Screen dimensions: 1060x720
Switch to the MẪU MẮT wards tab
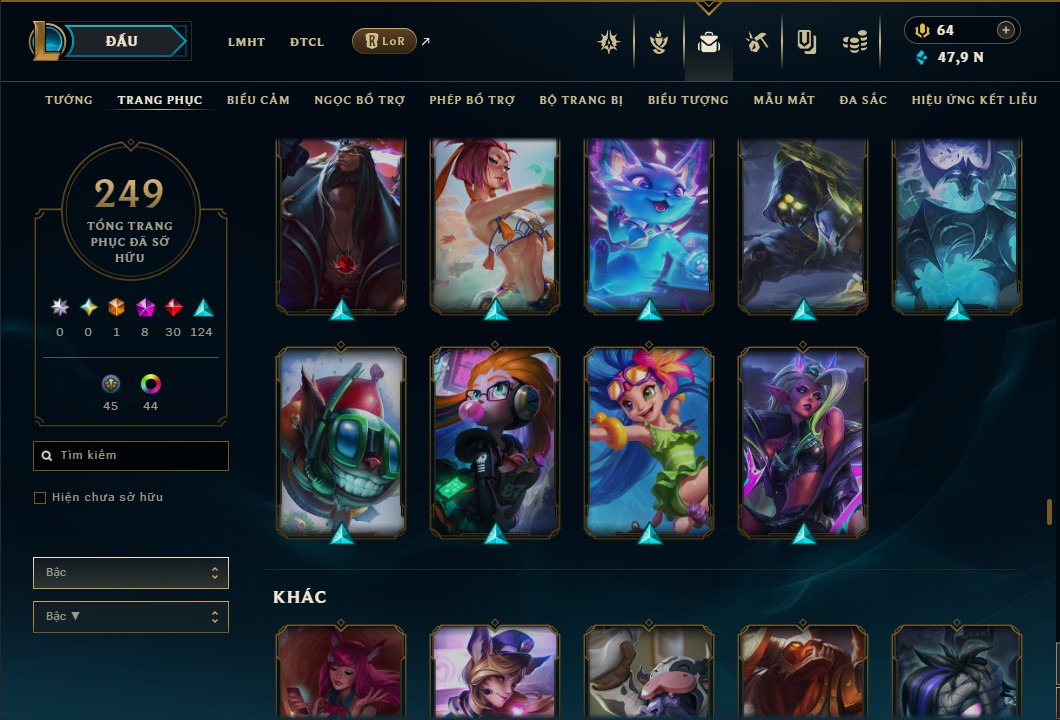[x=784, y=100]
